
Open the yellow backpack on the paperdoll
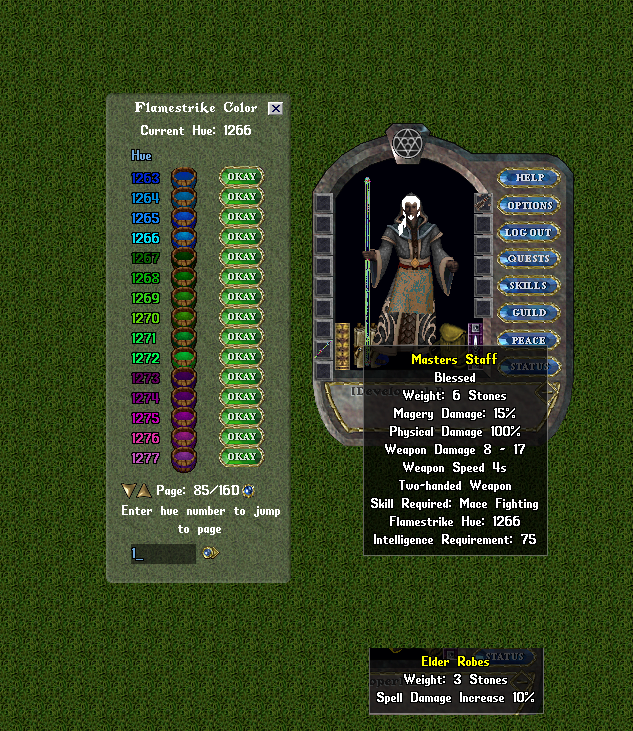pos(451,333)
